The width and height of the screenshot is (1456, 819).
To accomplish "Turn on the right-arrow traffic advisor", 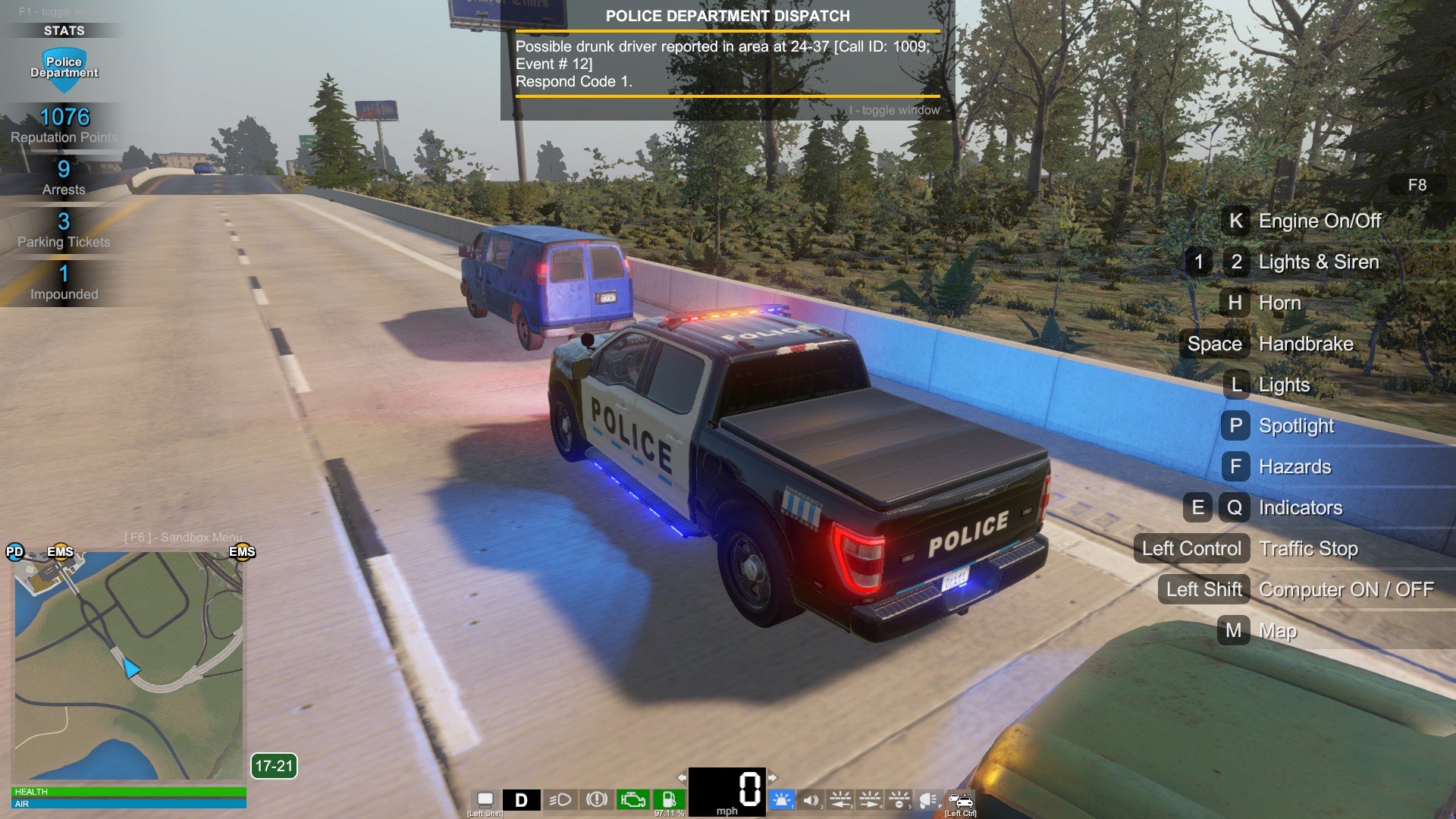I will pos(870,799).
